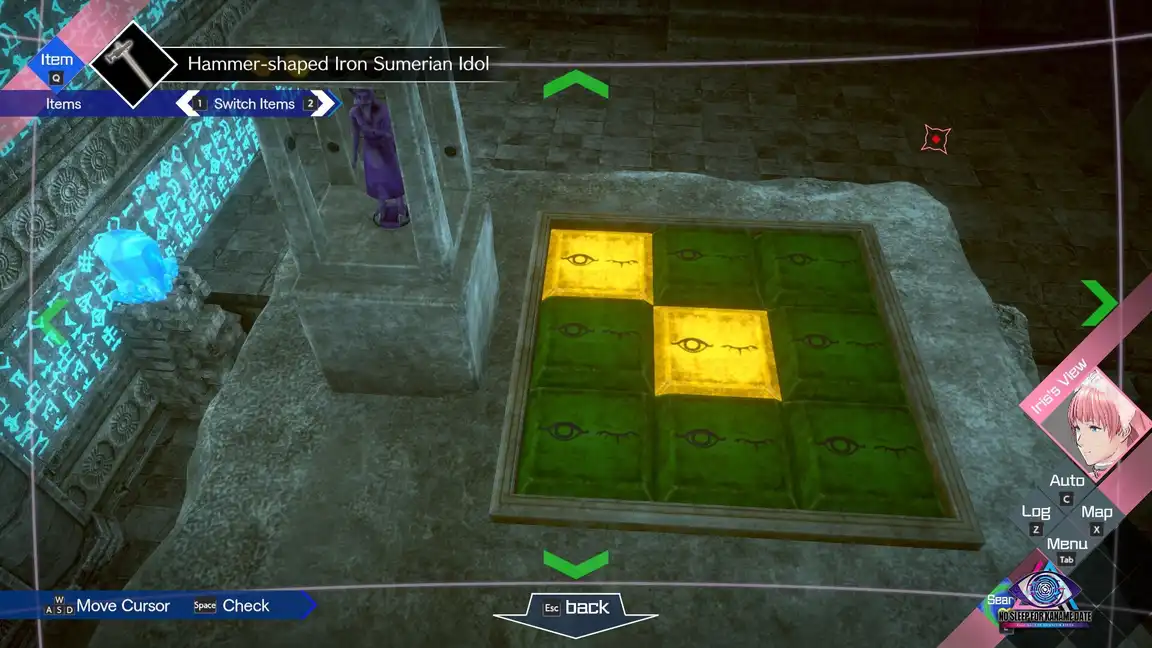Click the green down arrow to look down
1152x648 pixels.
(x=575, y=562)
